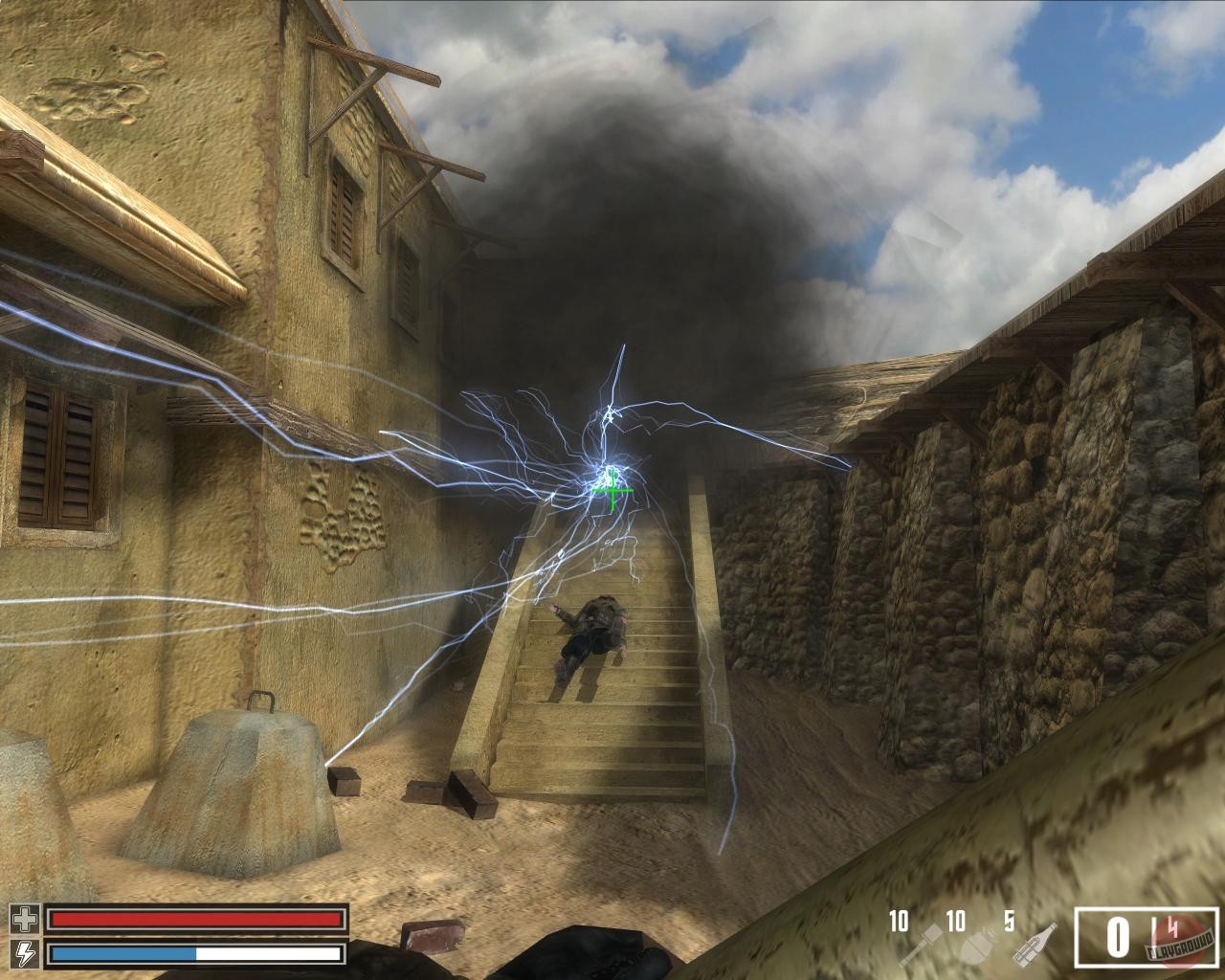The image size is (1225, 980).
Task: Select the egg grenade icon
Action: pyautogui.click(x=975, y=945)
